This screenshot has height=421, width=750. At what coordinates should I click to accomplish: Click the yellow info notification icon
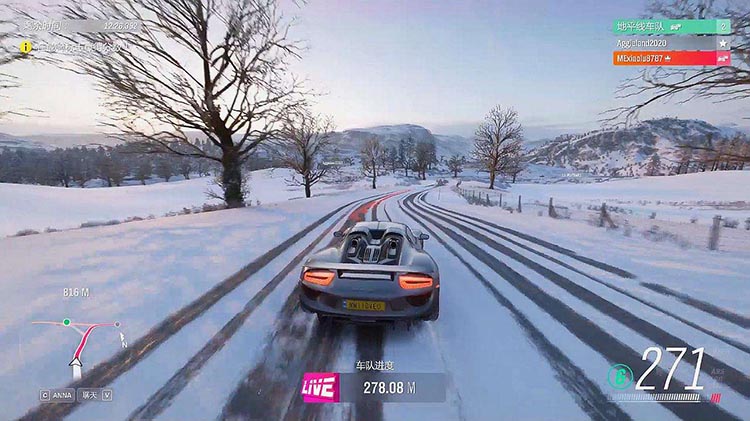coord(26,46)
